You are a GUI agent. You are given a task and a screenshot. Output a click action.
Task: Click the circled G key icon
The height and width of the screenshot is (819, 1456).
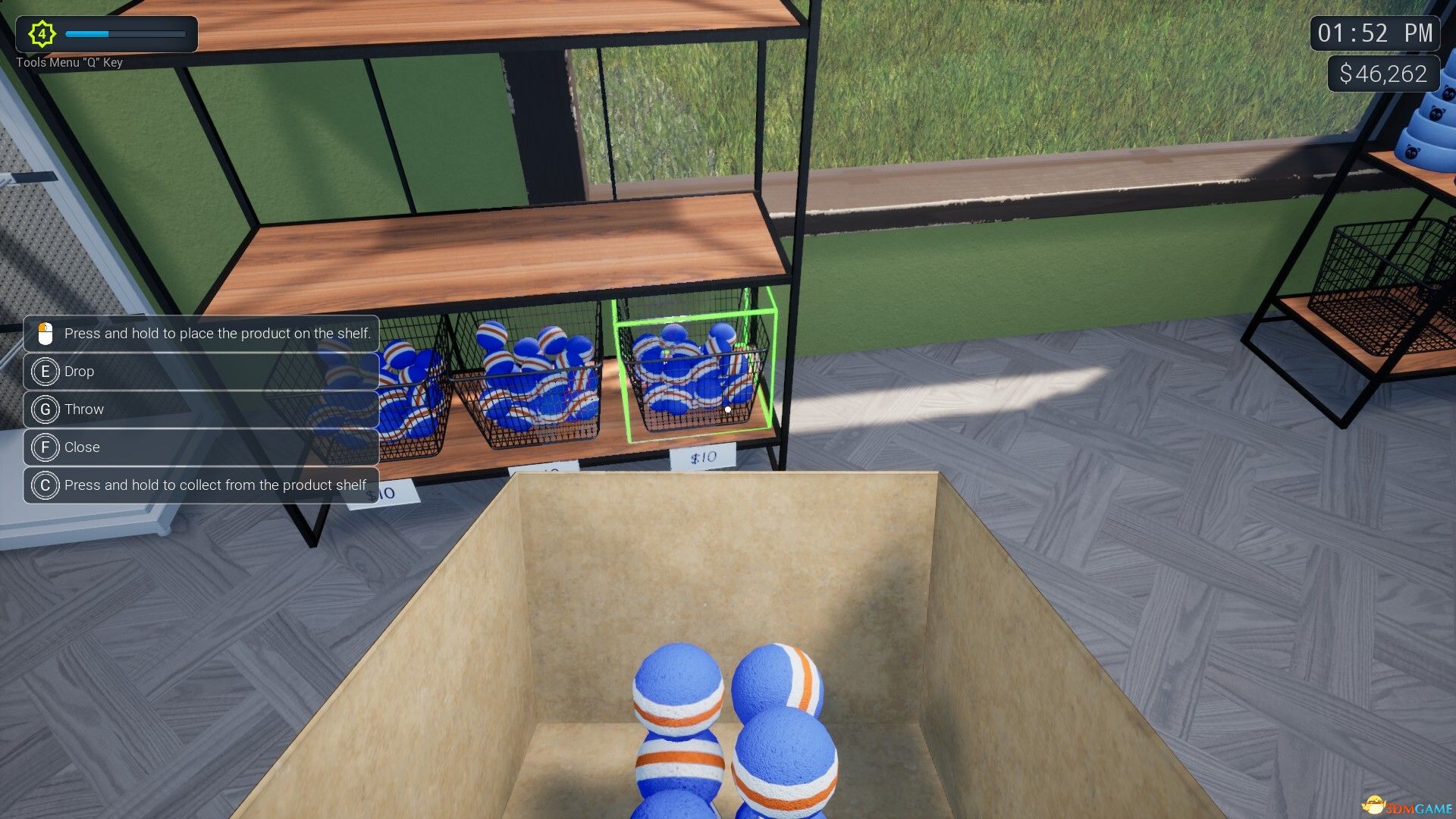pos(45,409)
